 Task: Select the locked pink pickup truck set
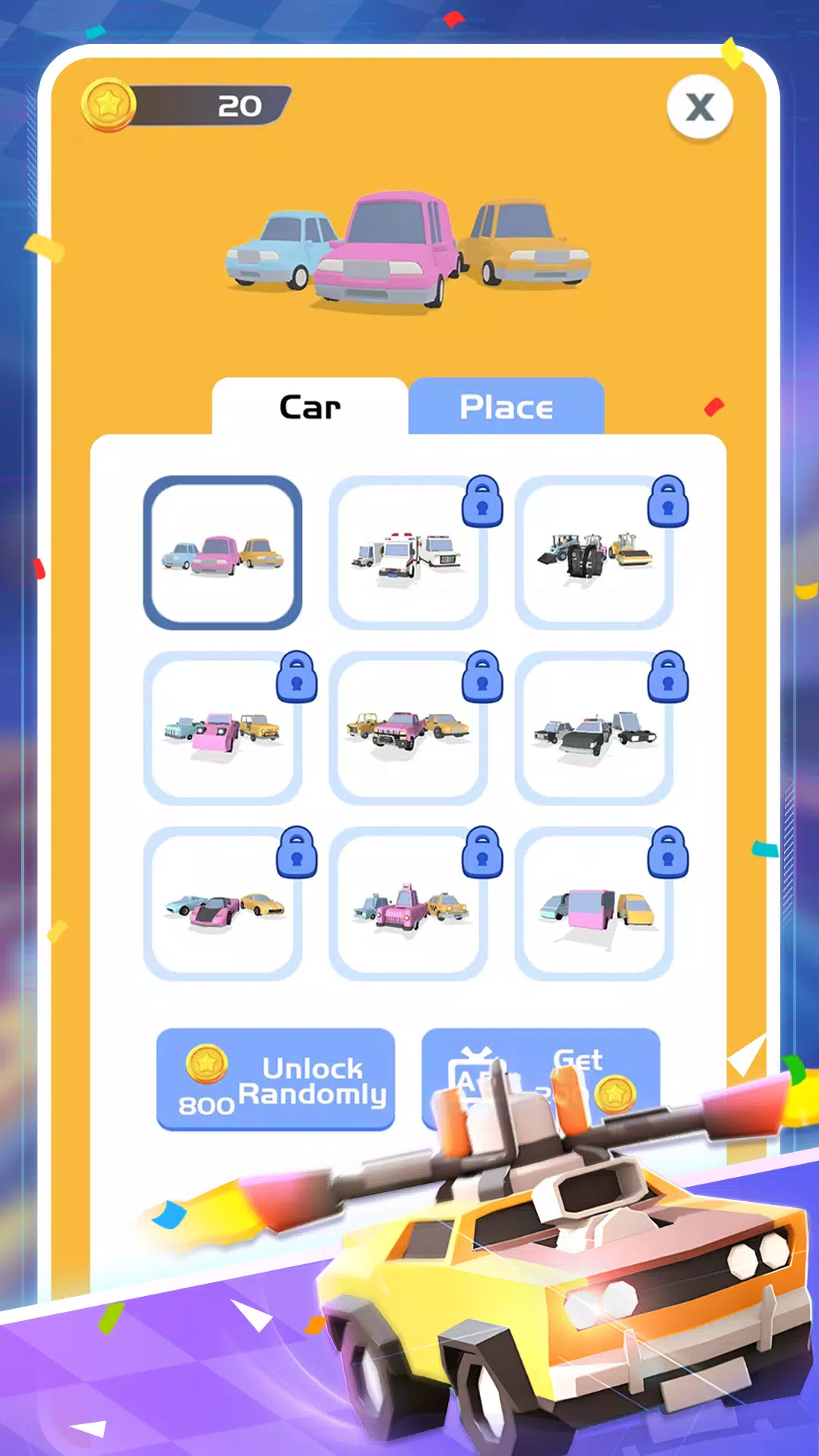coord(408,729)
